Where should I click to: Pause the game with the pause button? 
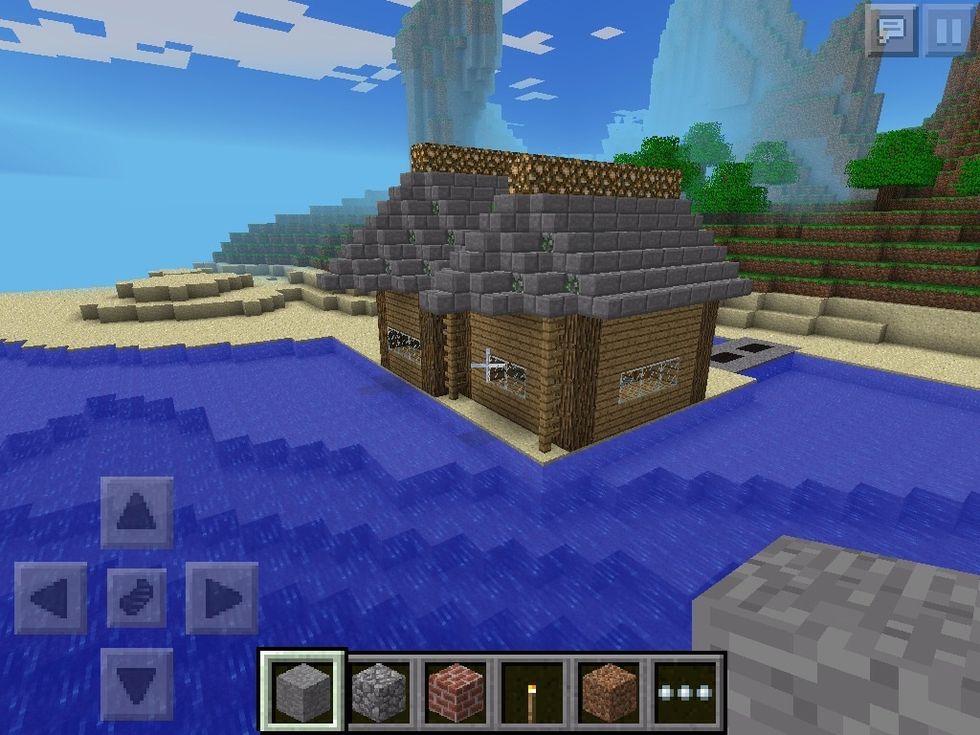click(x=946, y=30)
